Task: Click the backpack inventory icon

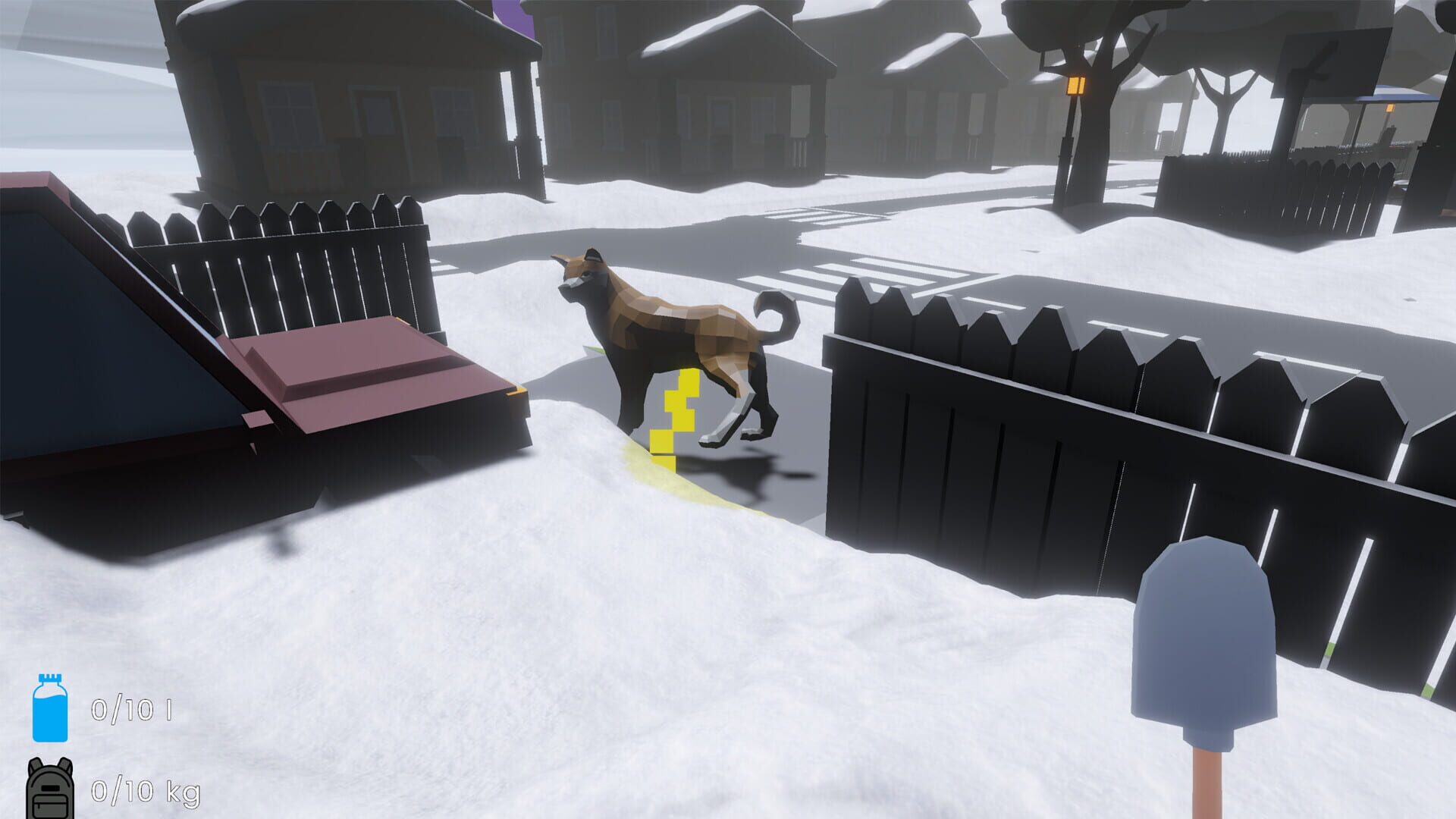Action: 49,791
